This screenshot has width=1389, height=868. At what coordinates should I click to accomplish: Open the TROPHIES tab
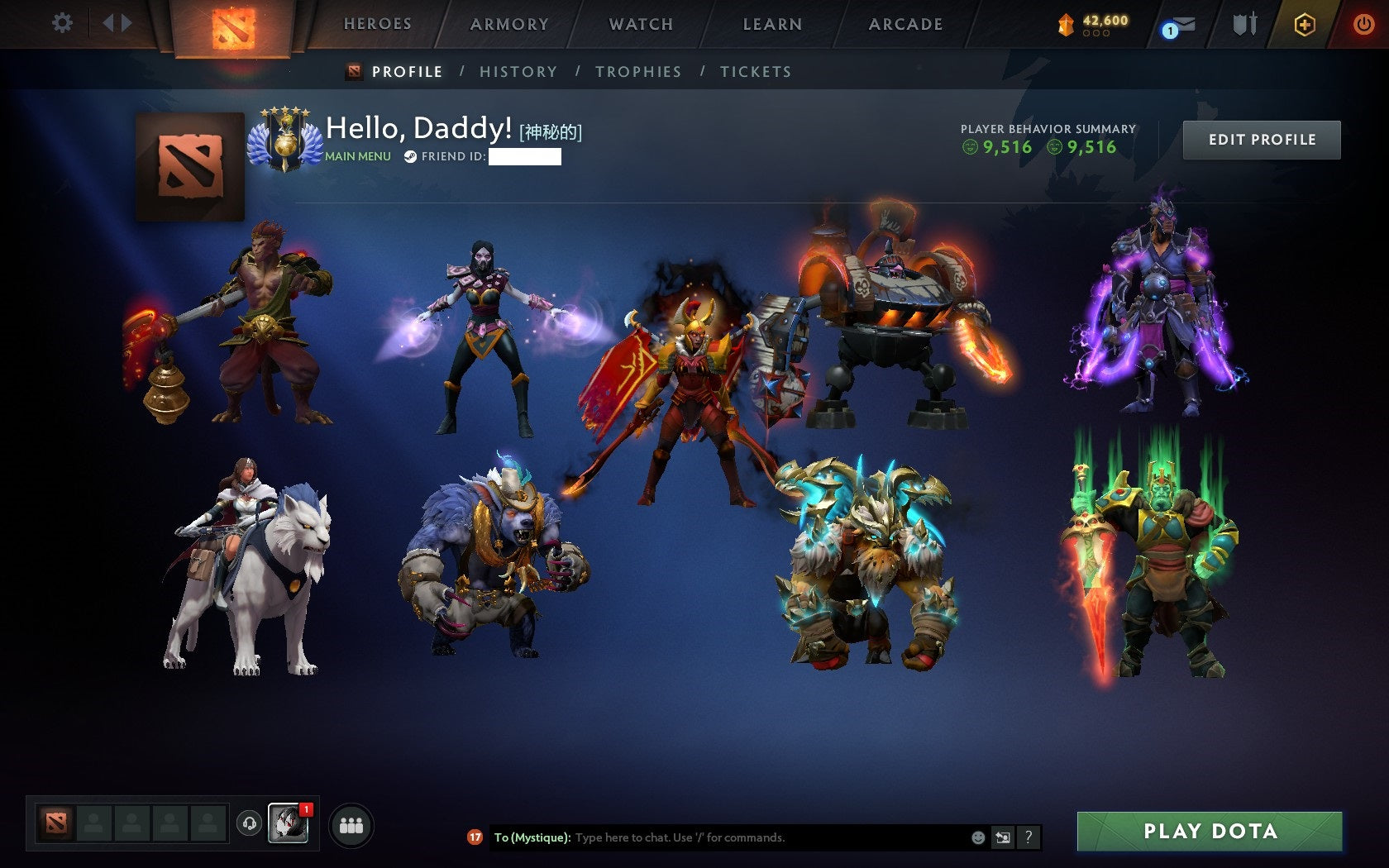(x=638, y=72)
